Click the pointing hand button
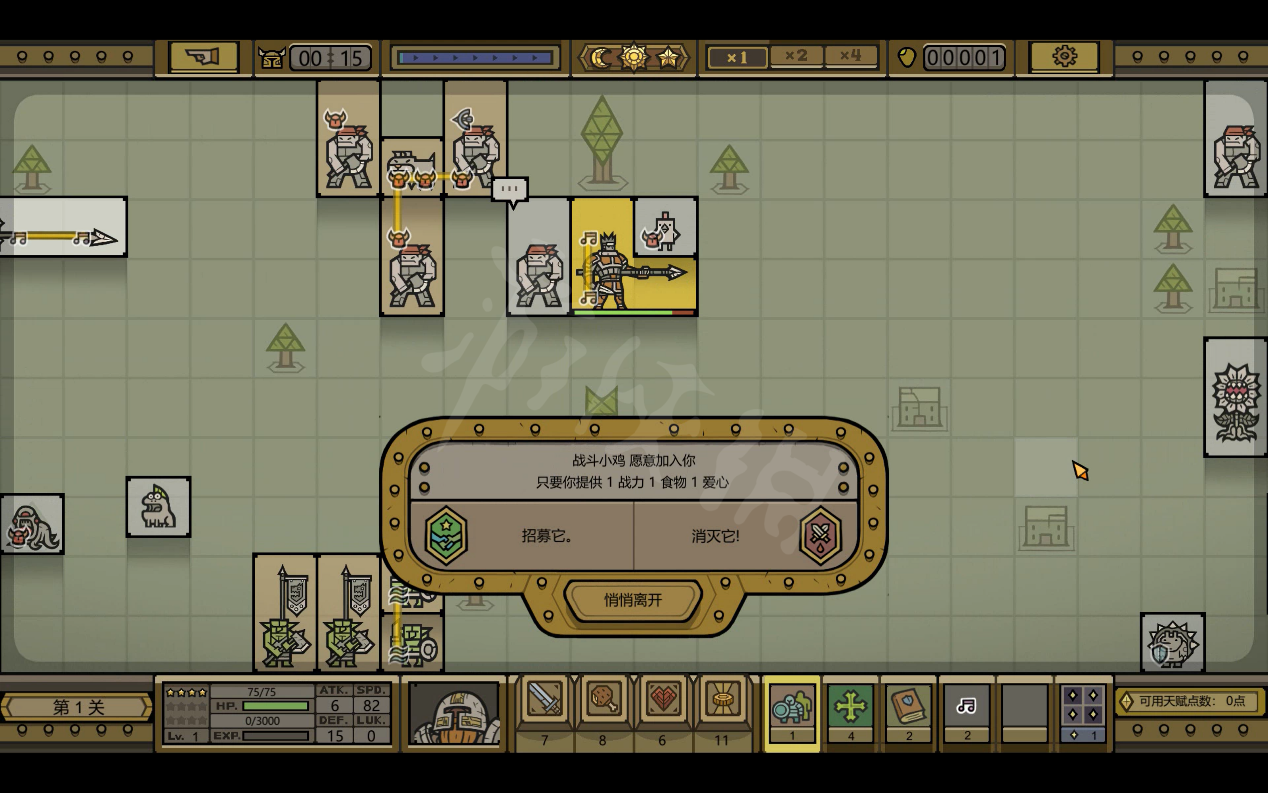This screenshot has height=793, width=1268. click(x=203, y=57)
